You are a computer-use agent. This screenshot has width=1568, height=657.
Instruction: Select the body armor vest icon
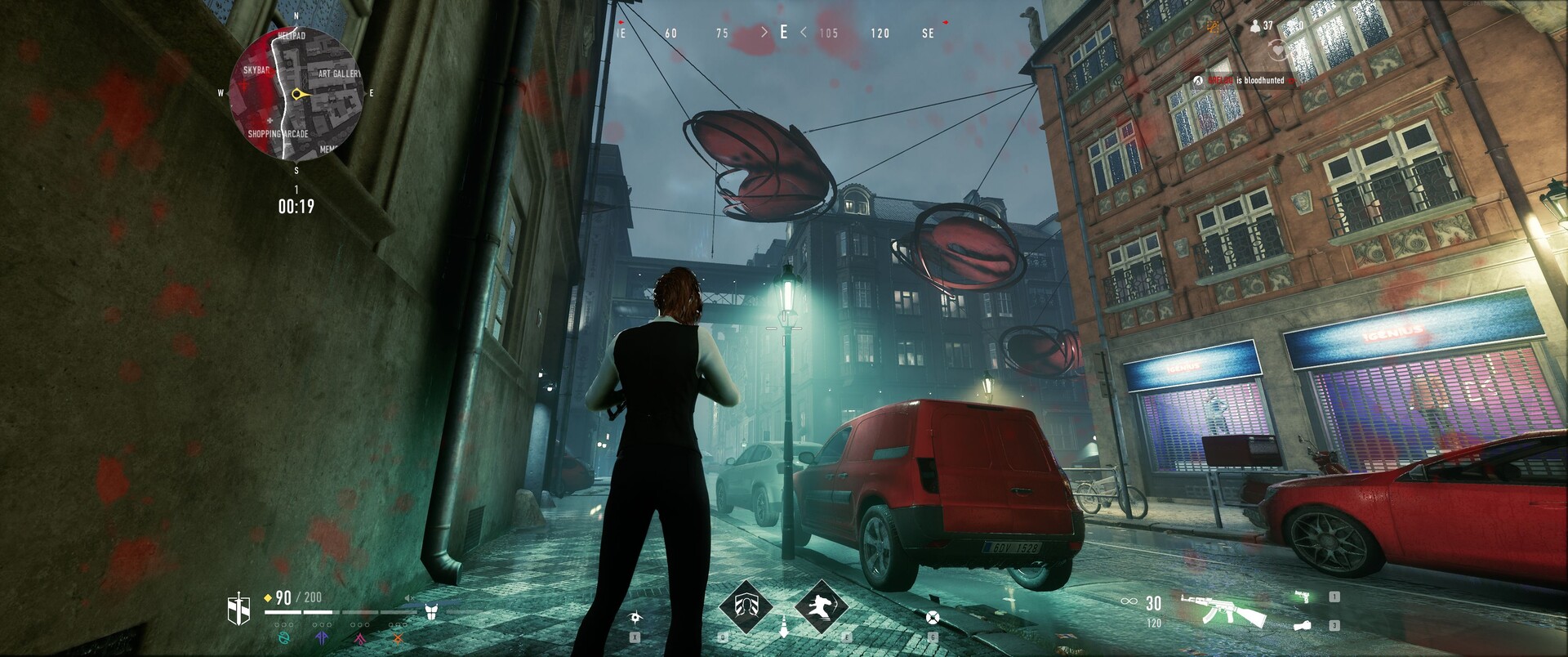coord(431,610)
